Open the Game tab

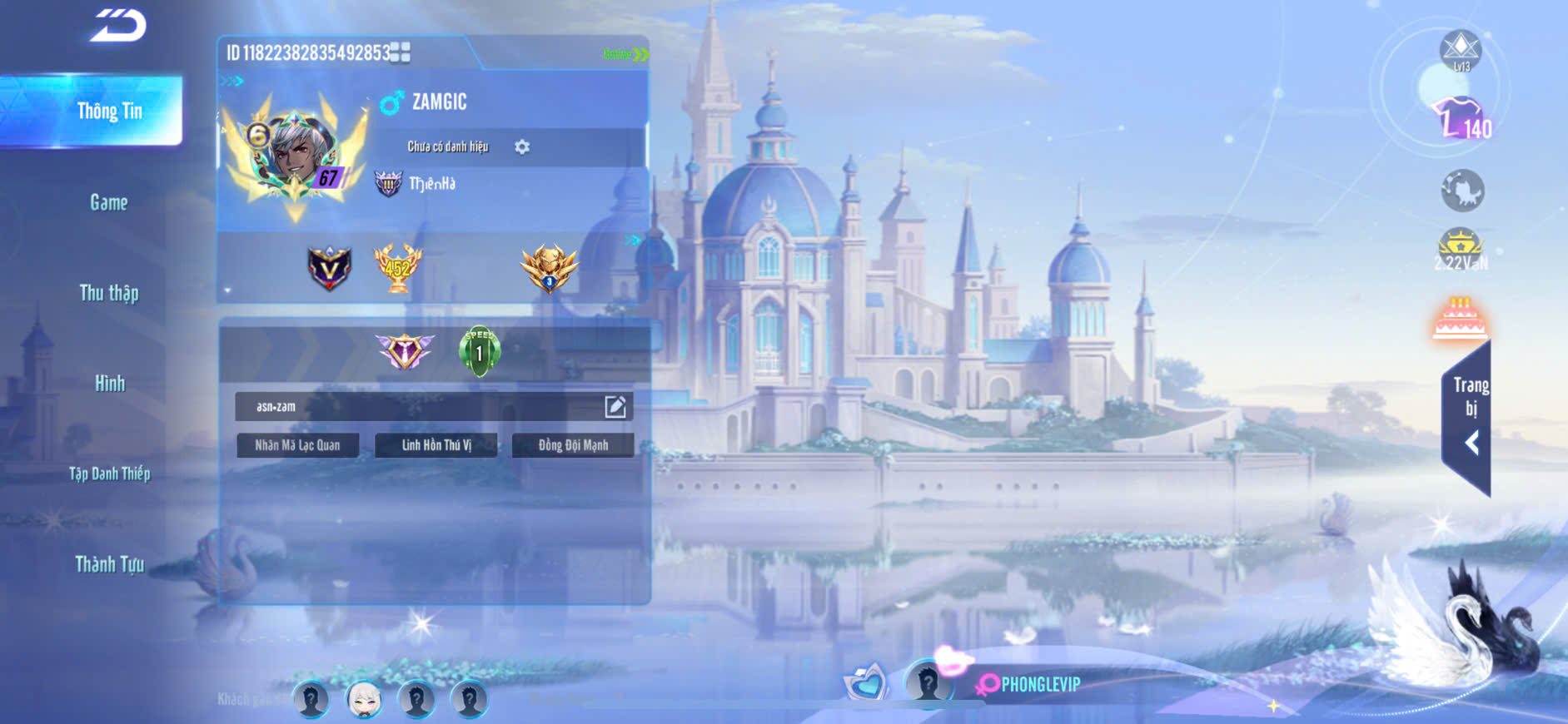(109, 202)
